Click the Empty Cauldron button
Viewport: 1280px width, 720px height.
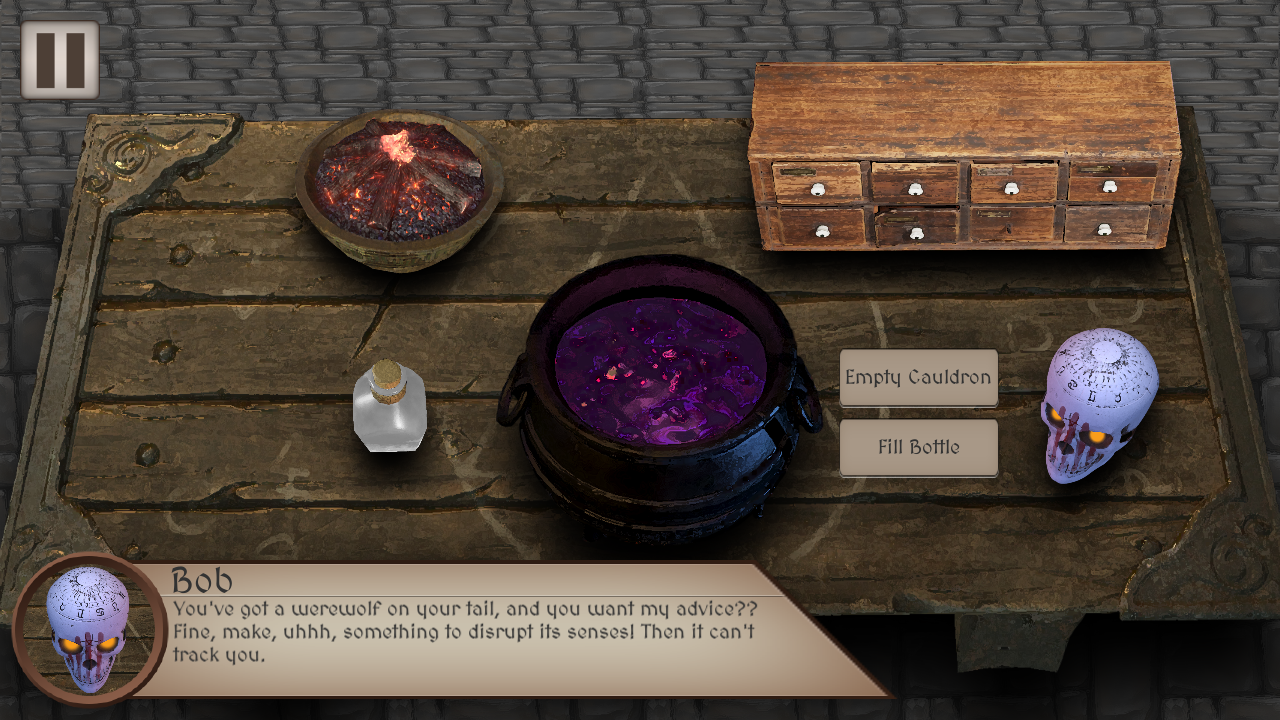[x=918, y=378]
